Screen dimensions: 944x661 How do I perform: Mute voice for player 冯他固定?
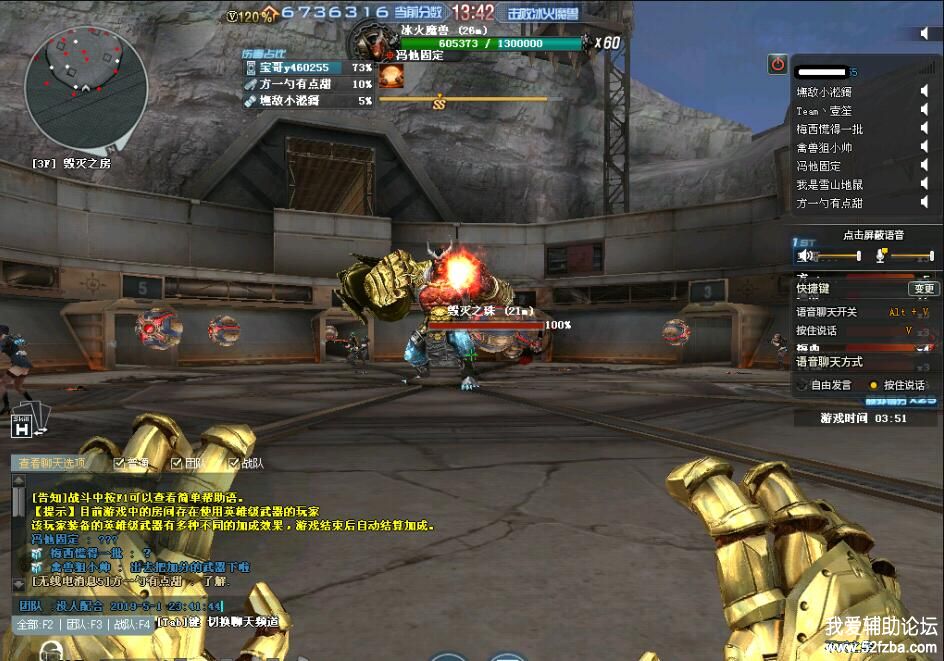click(x=925, y=166)
